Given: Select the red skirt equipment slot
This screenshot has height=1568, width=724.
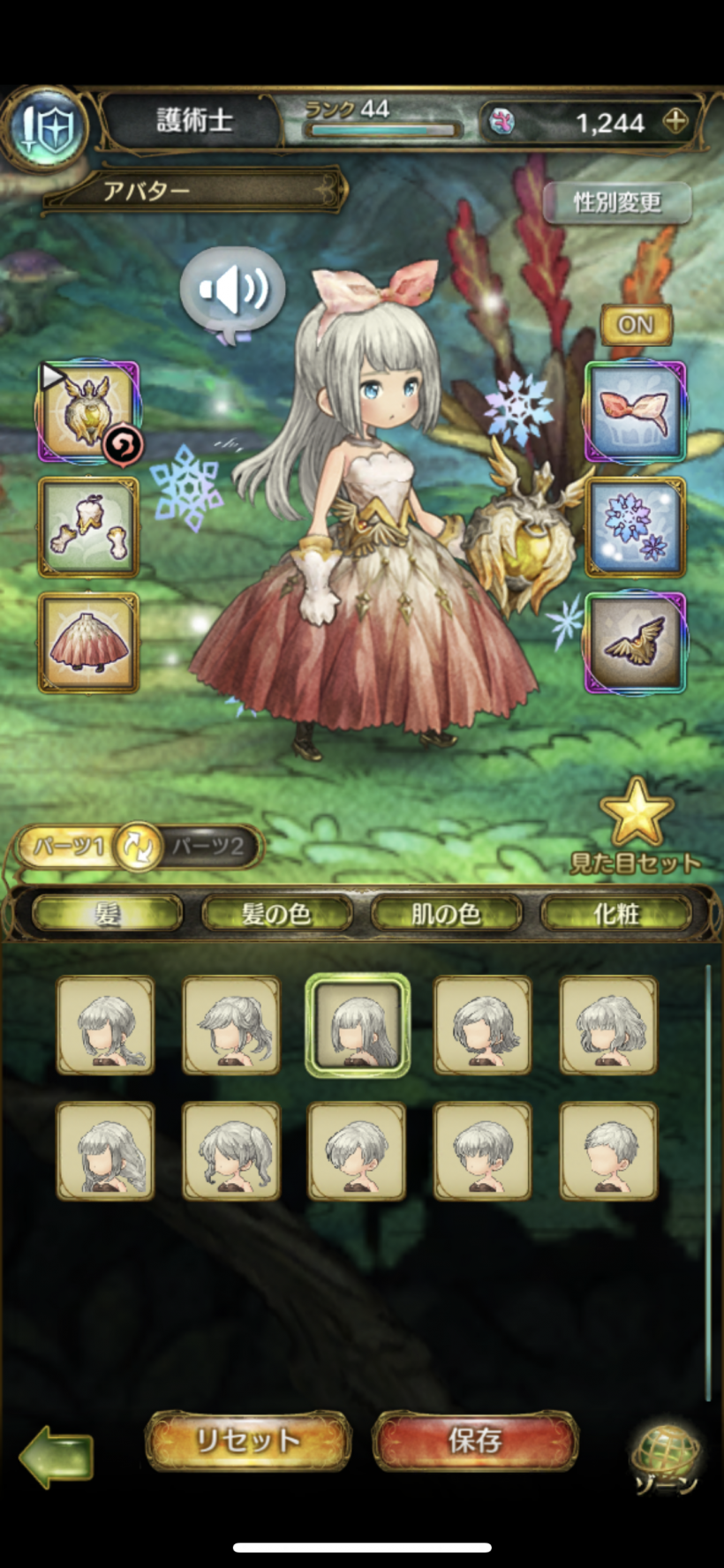Looking at the screenshot, I should [x=88, y=642].
